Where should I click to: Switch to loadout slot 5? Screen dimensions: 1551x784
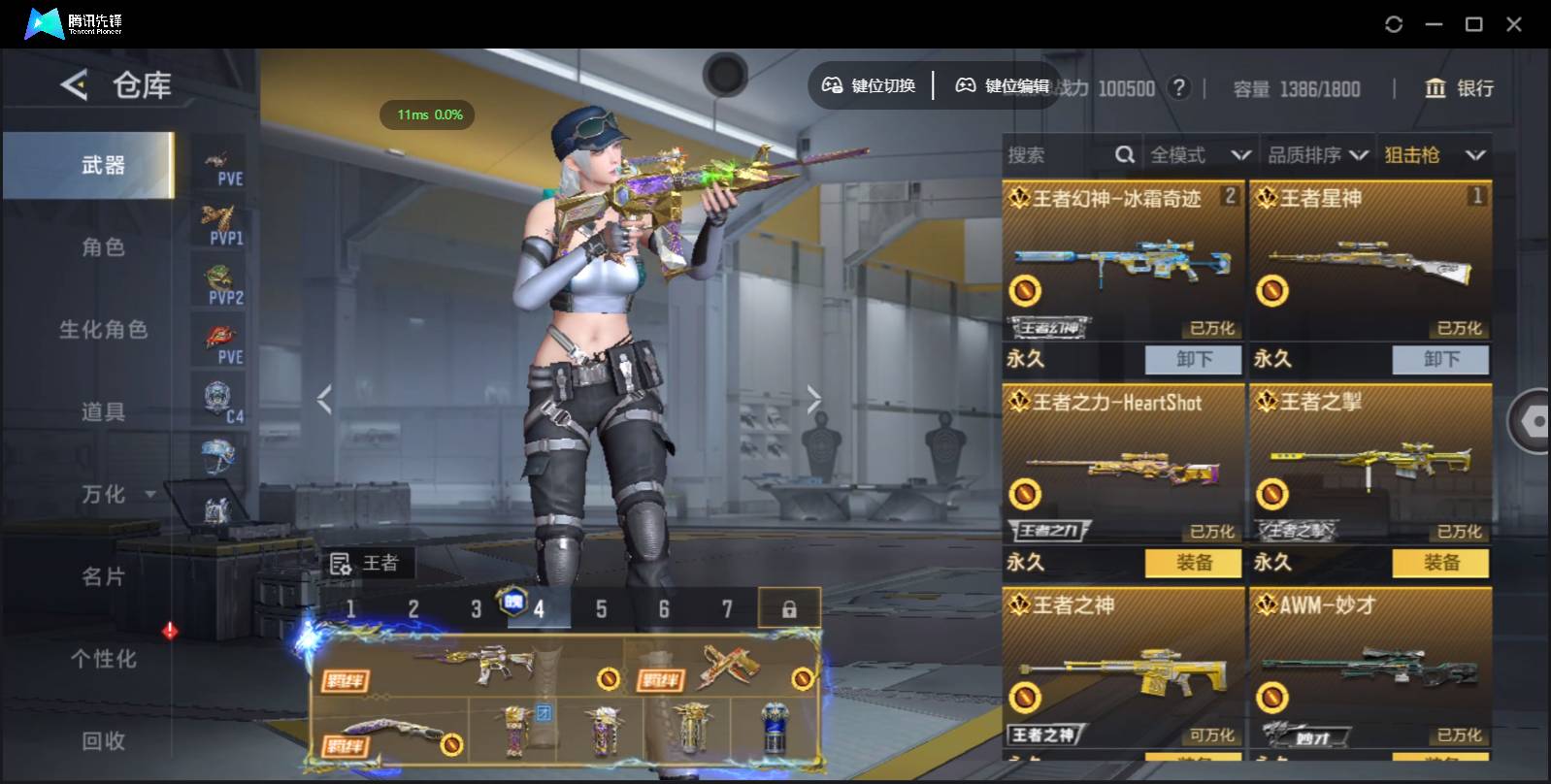coord(601,609)
